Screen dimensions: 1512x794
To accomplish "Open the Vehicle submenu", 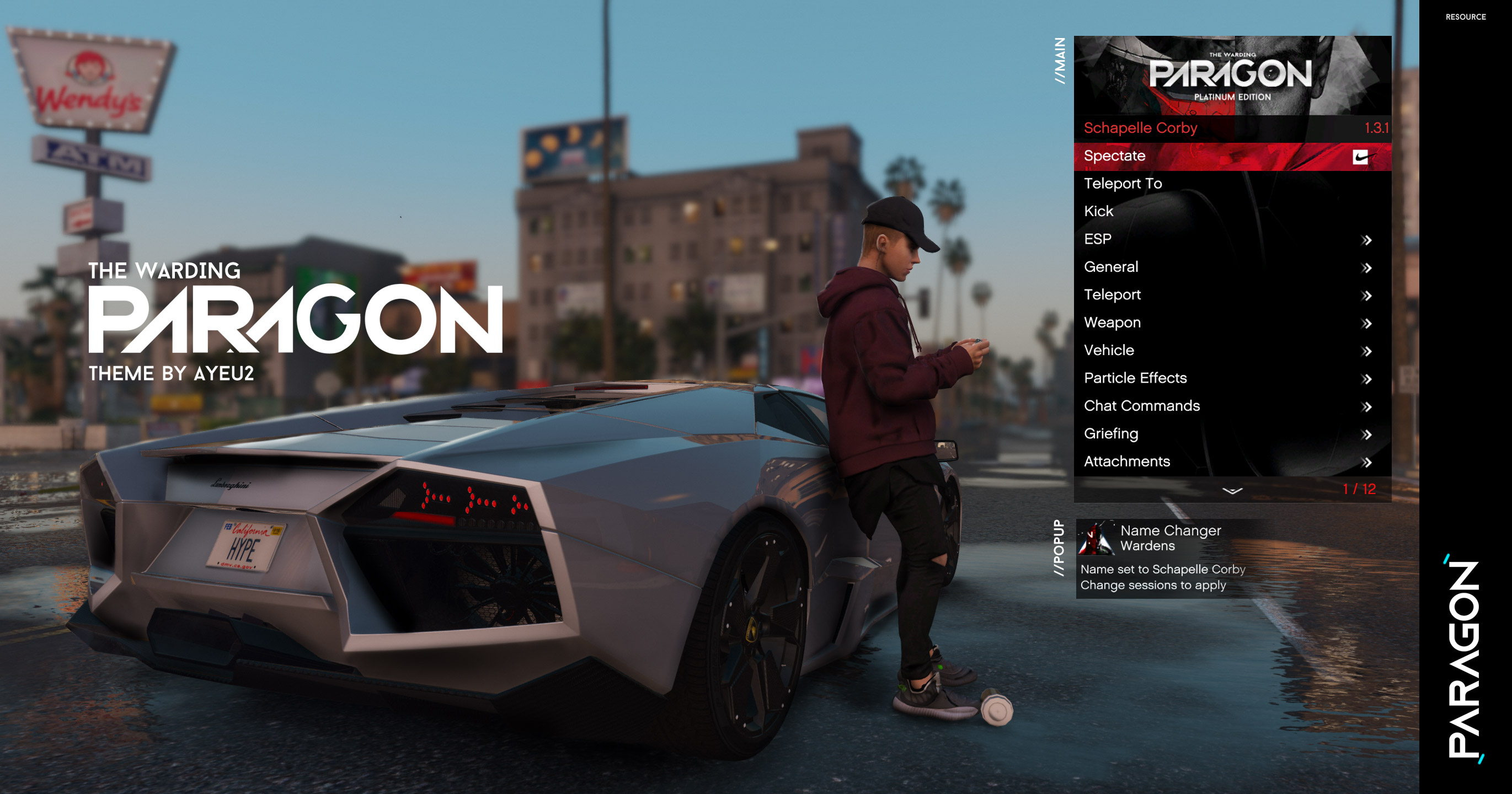I will click(x=1109, y=350).
